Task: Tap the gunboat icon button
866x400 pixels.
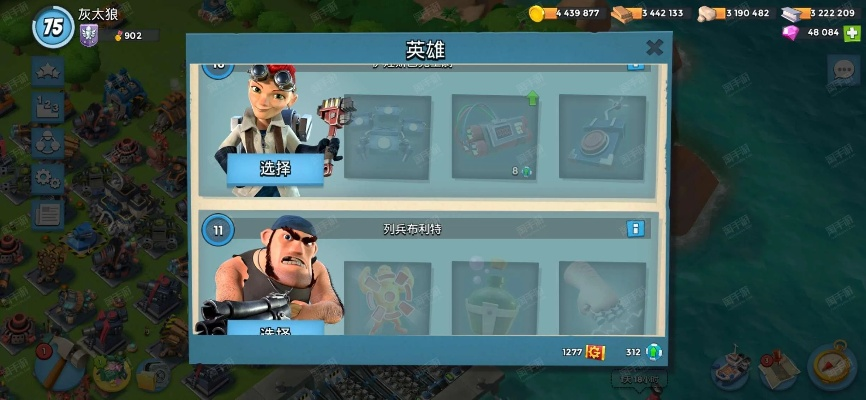Action: [731, 368]
